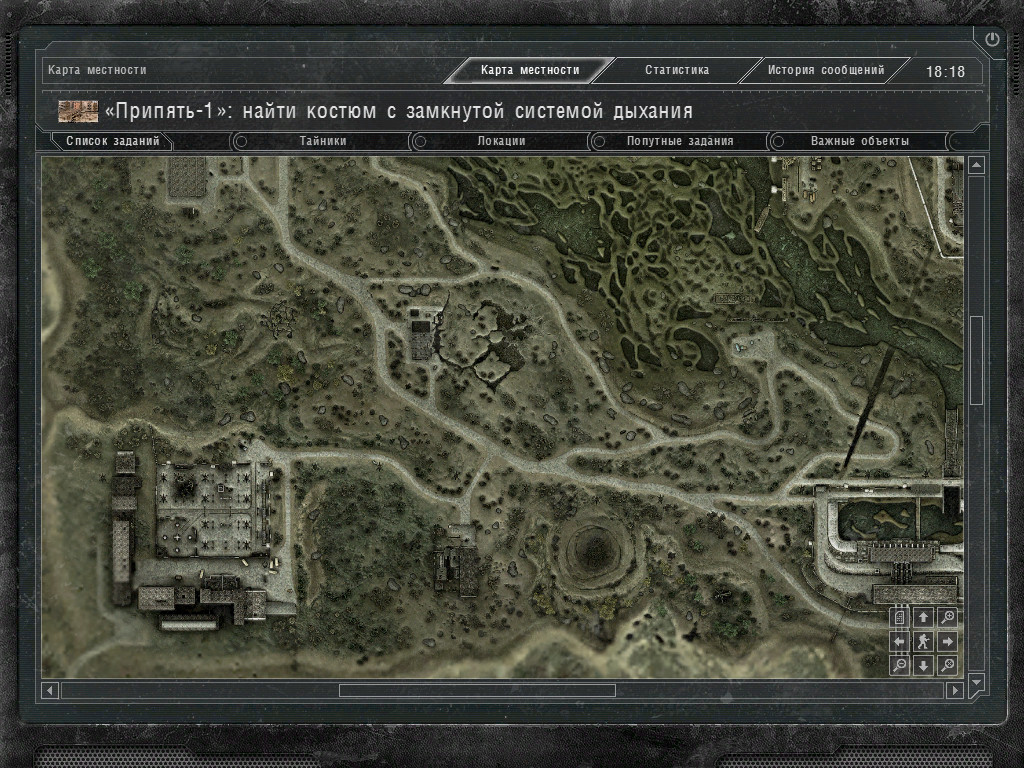This screenshot has width=1024, height=768.
Task: Click the vertical scrollbar's up arrow
Action: tap(977, 165)
